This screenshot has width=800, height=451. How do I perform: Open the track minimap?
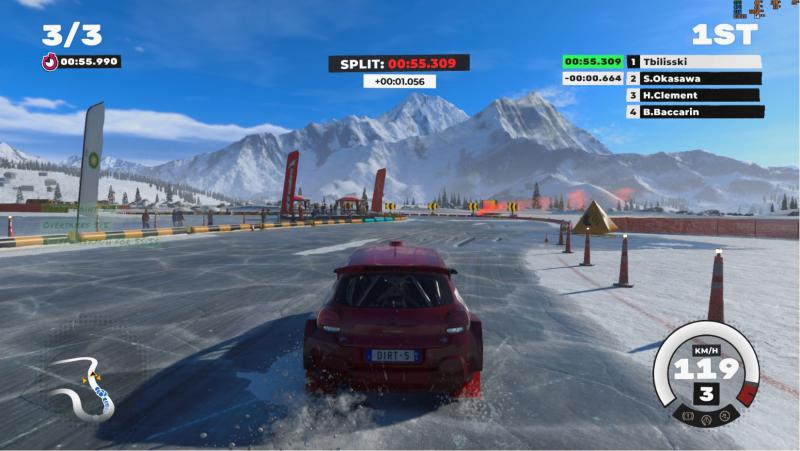click(x=86, y=385)
